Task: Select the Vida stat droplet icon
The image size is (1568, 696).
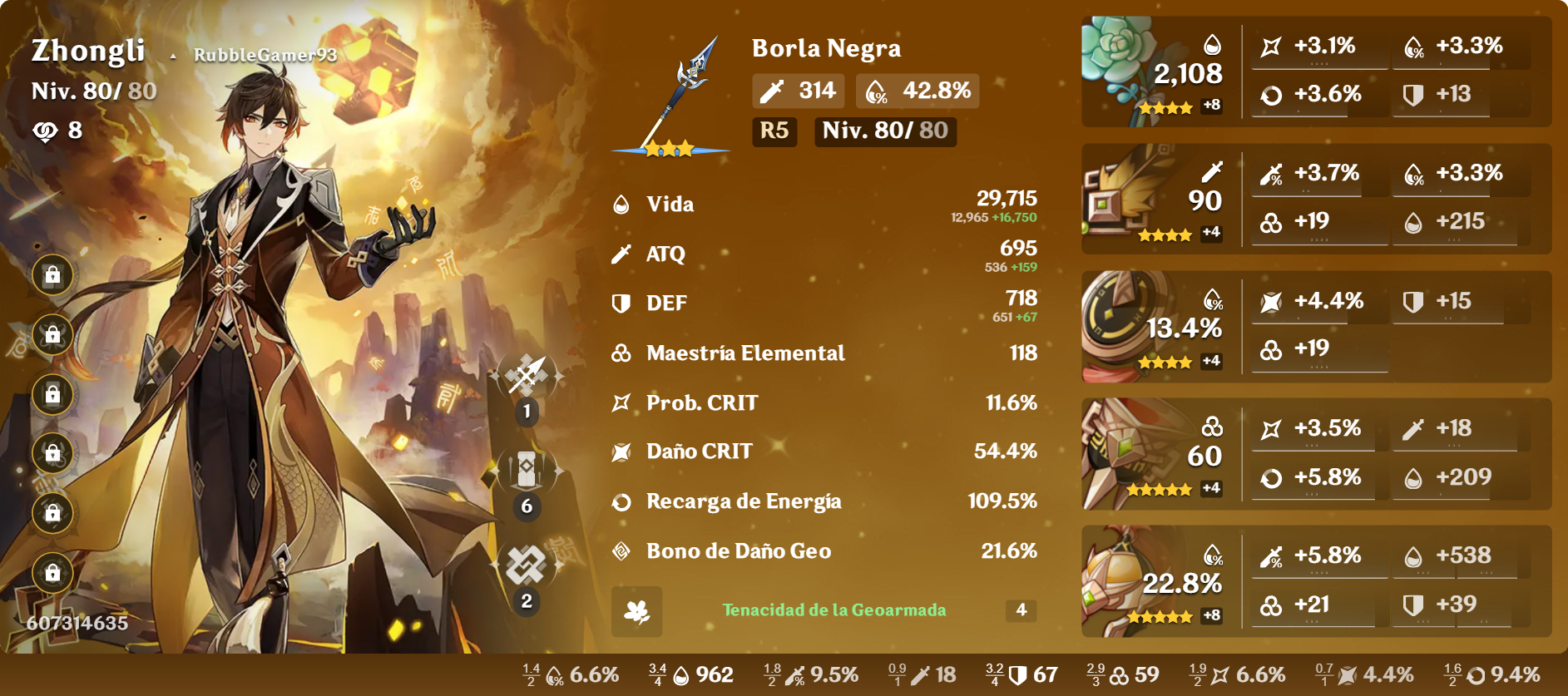Action: [620, 203]
